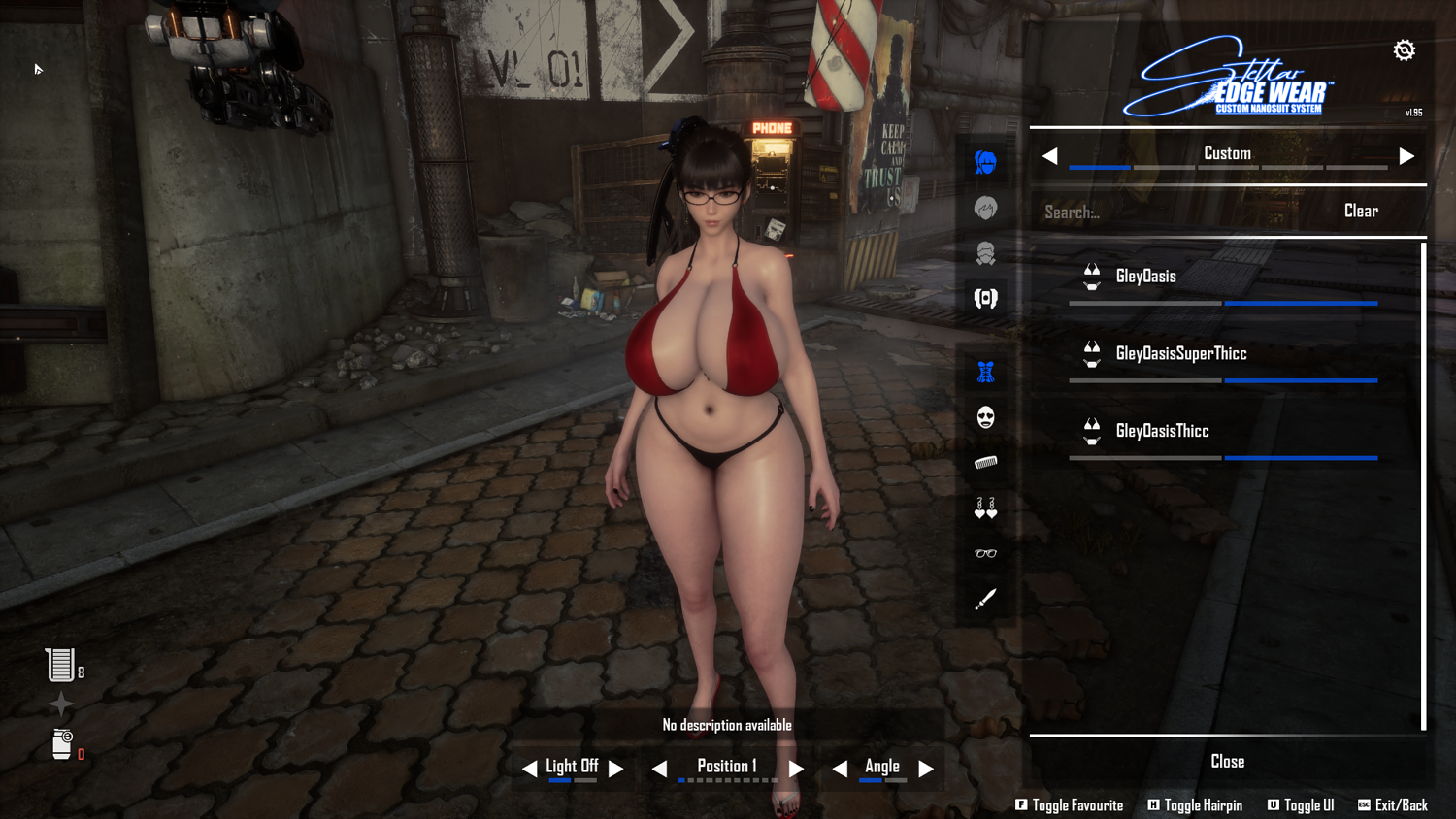Switch to the glasses category
Viewport: 1456px width, 819px height.
pos(985,553)
